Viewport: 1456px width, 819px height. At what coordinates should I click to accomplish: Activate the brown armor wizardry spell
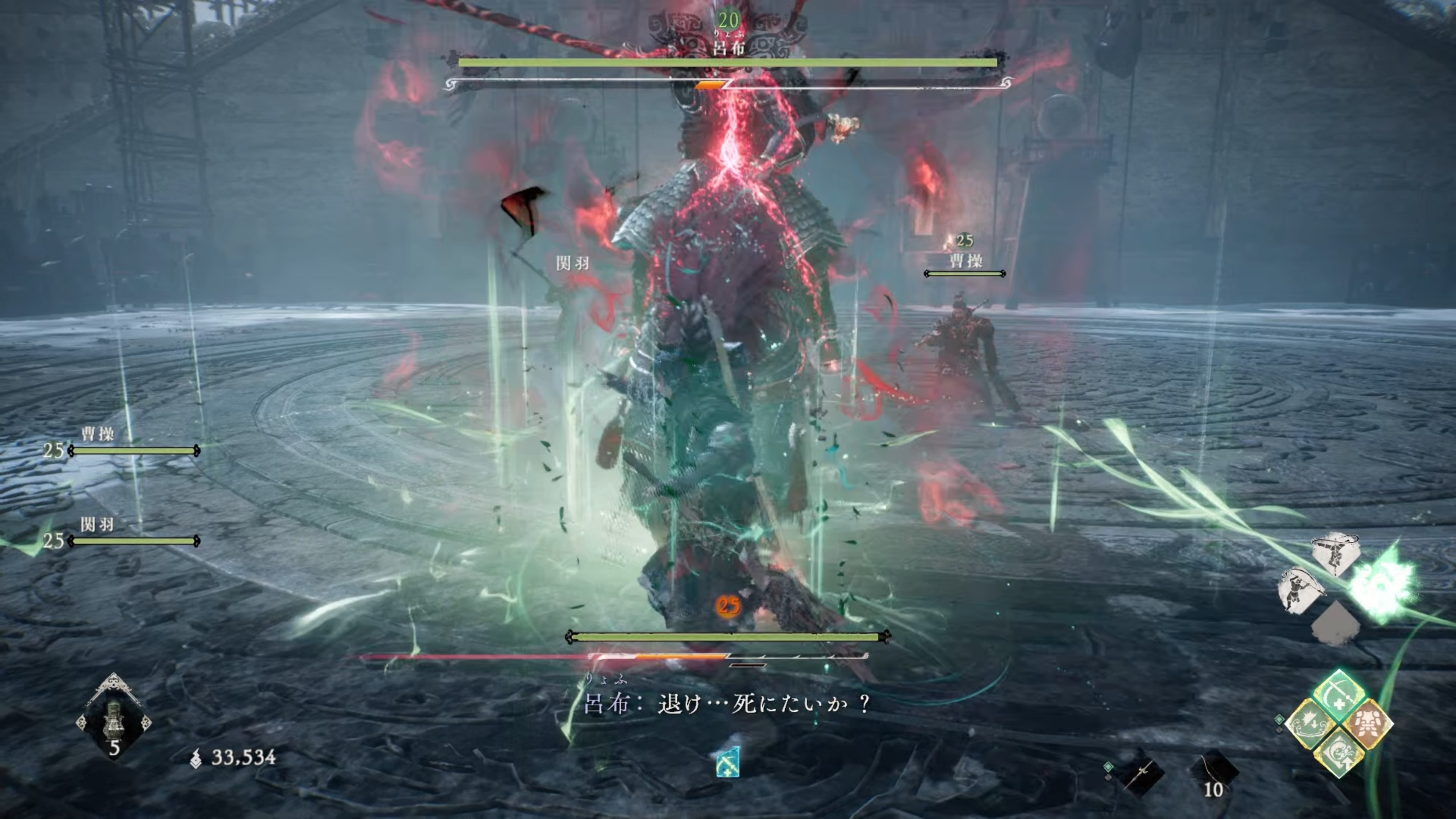pyautogui.click(x=1368, y=724)
